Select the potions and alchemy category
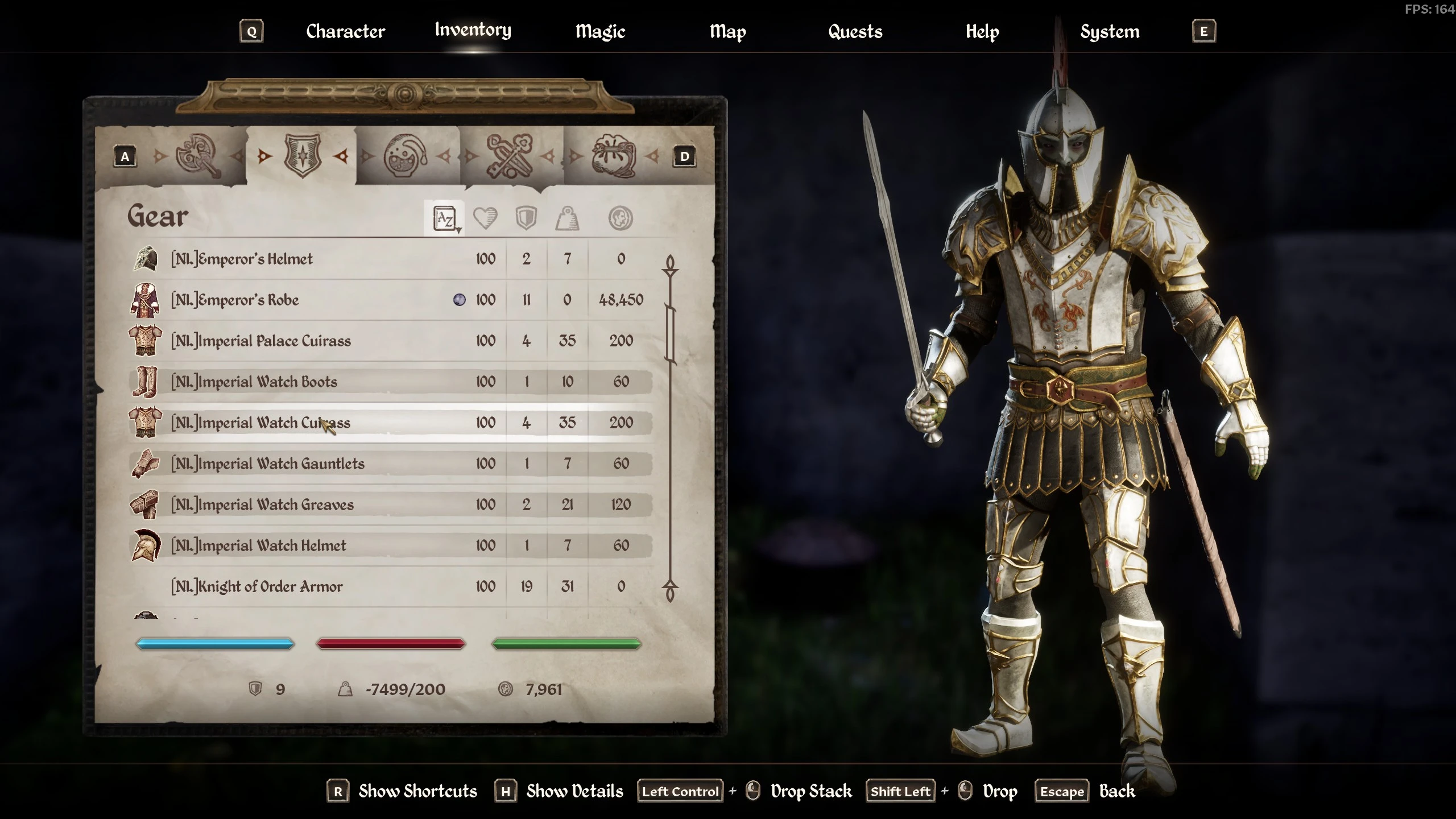 tap(405, 156)
